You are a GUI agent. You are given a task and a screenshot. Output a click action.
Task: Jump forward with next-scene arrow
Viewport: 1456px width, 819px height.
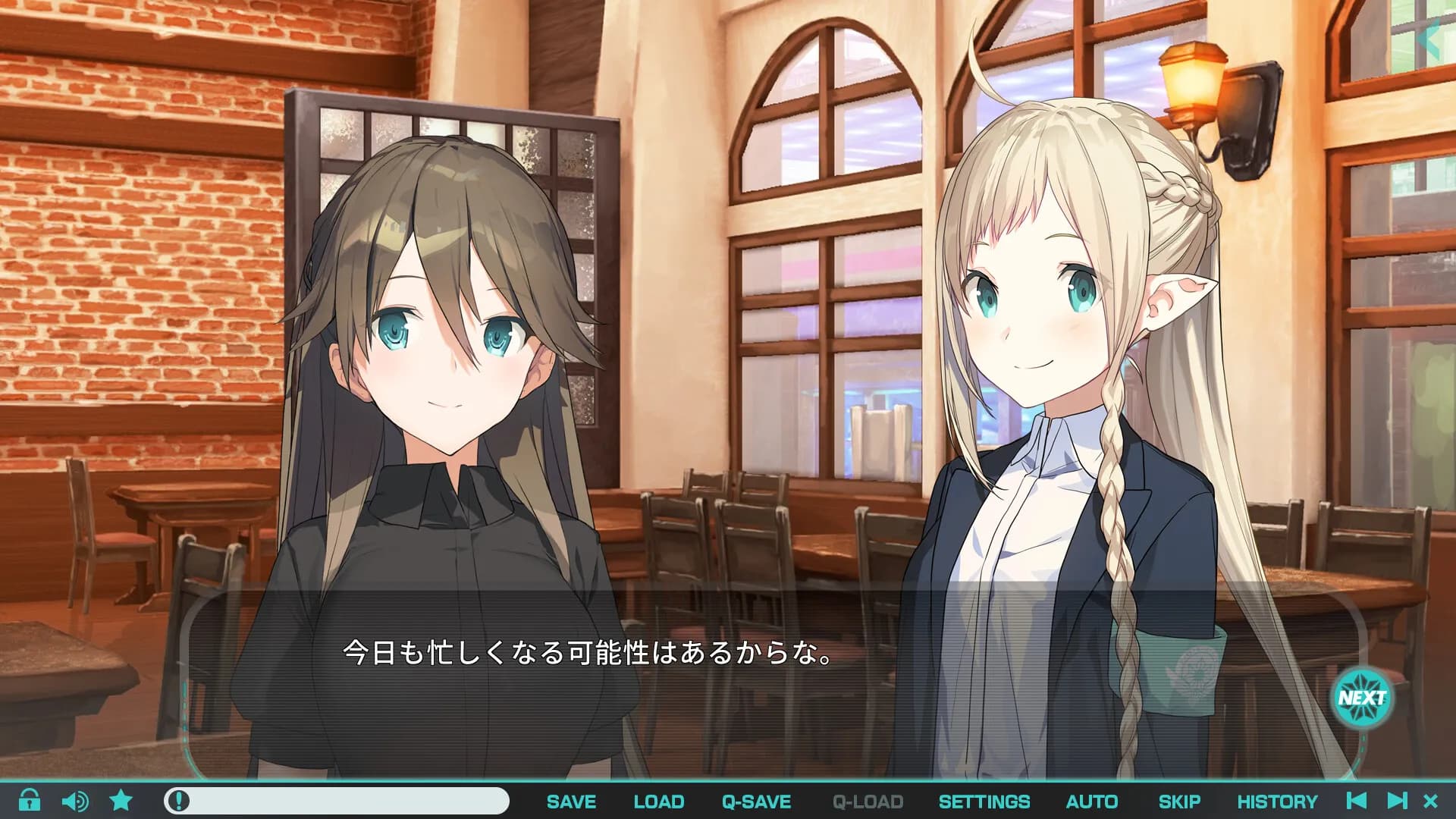pos(1397,801)
